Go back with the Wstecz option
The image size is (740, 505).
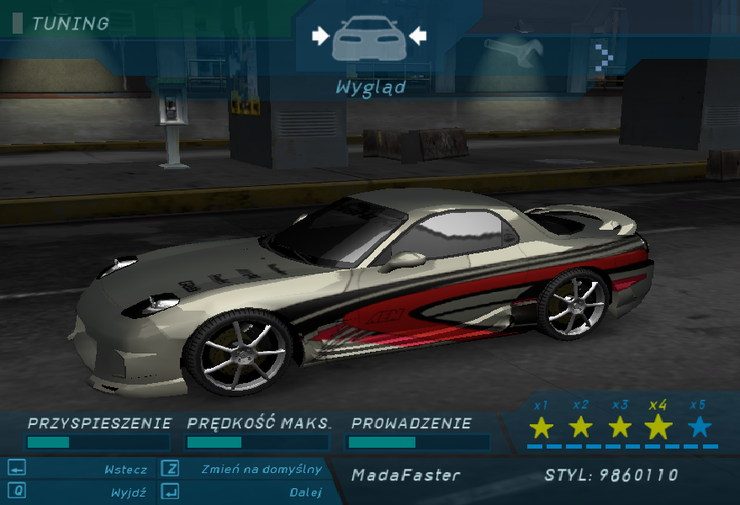[125, 469]
